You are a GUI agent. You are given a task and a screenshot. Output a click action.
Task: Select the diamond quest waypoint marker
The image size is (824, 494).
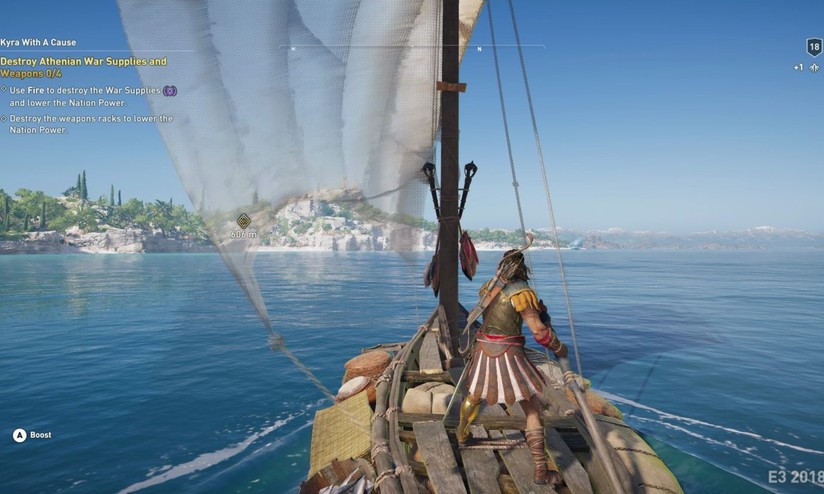(x=243, y=220)
